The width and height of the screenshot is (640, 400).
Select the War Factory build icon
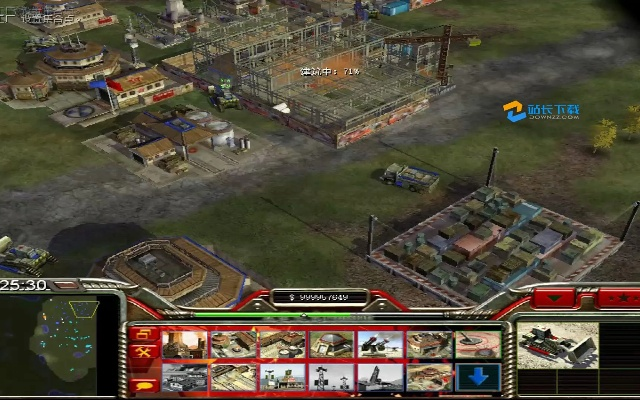point(429,344)
